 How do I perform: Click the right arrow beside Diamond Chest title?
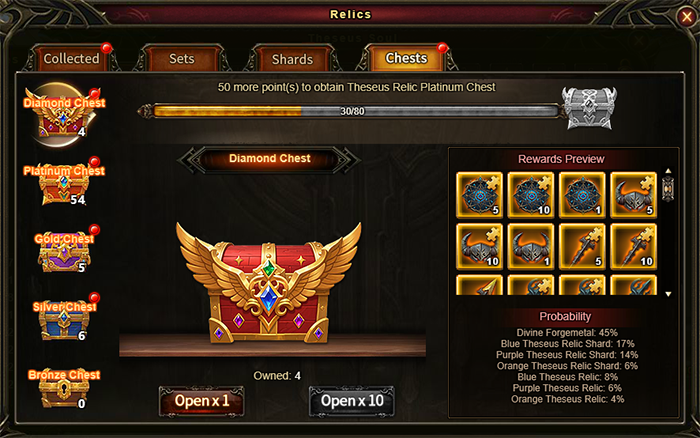pos(348,159)
